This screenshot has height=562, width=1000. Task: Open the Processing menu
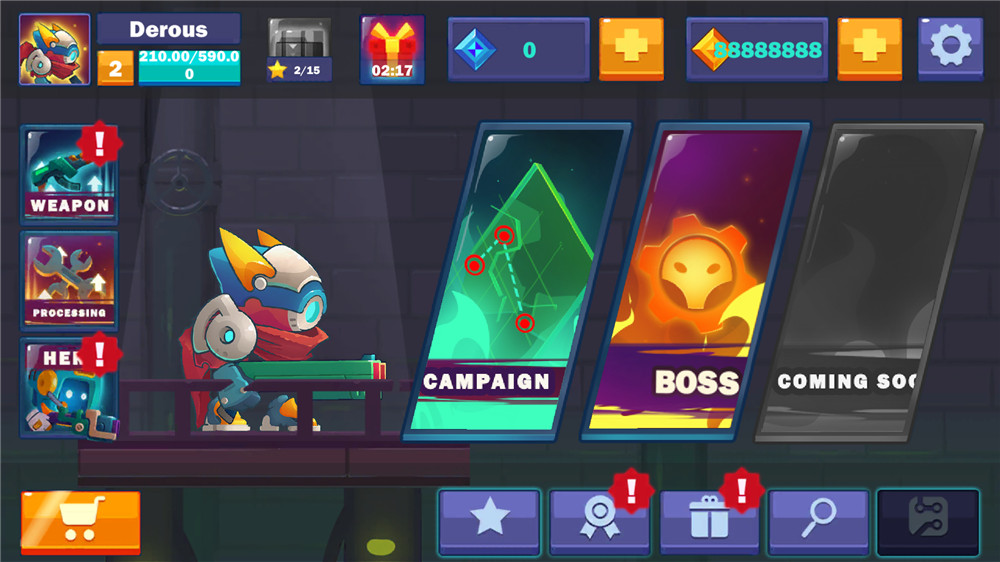[x=69, y=280]
